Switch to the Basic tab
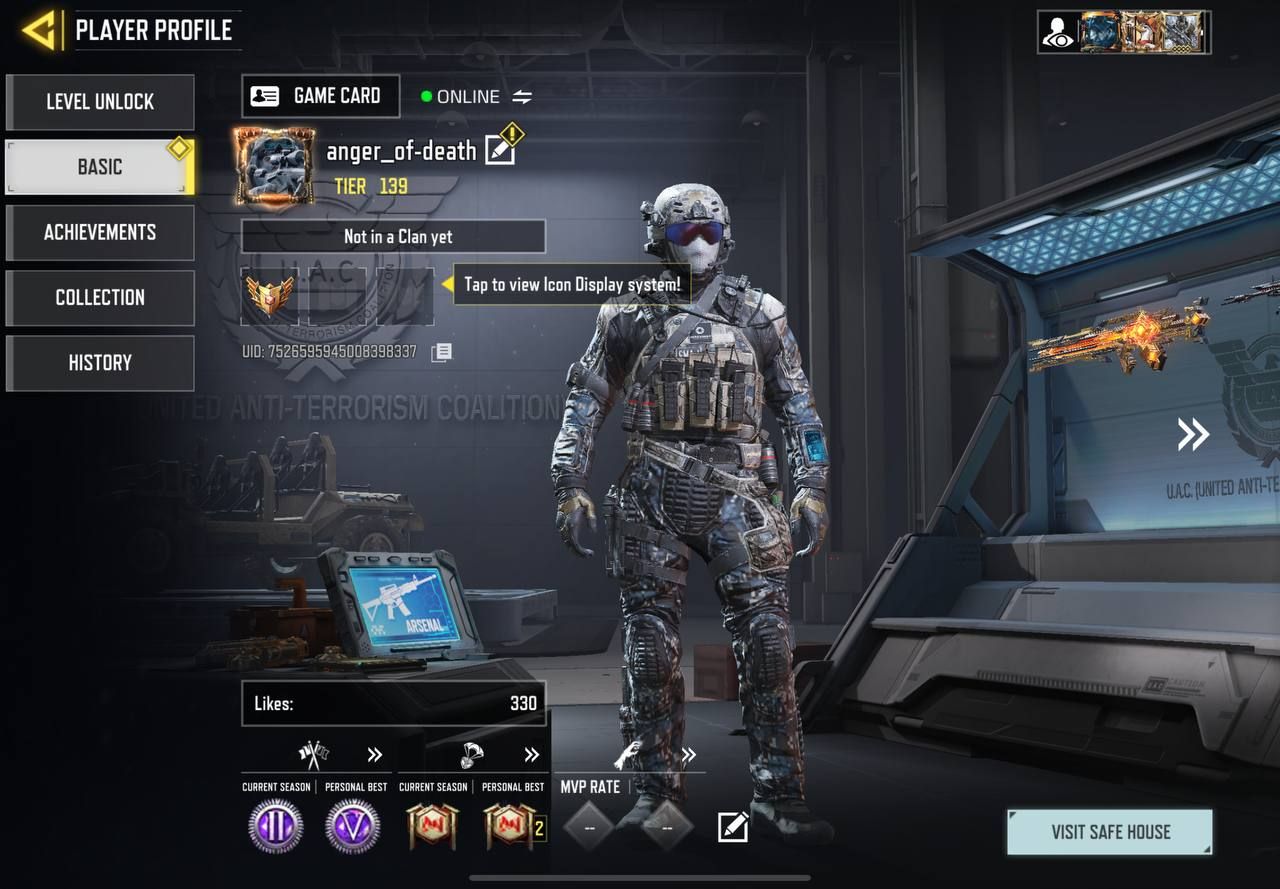 coord(100,167)
